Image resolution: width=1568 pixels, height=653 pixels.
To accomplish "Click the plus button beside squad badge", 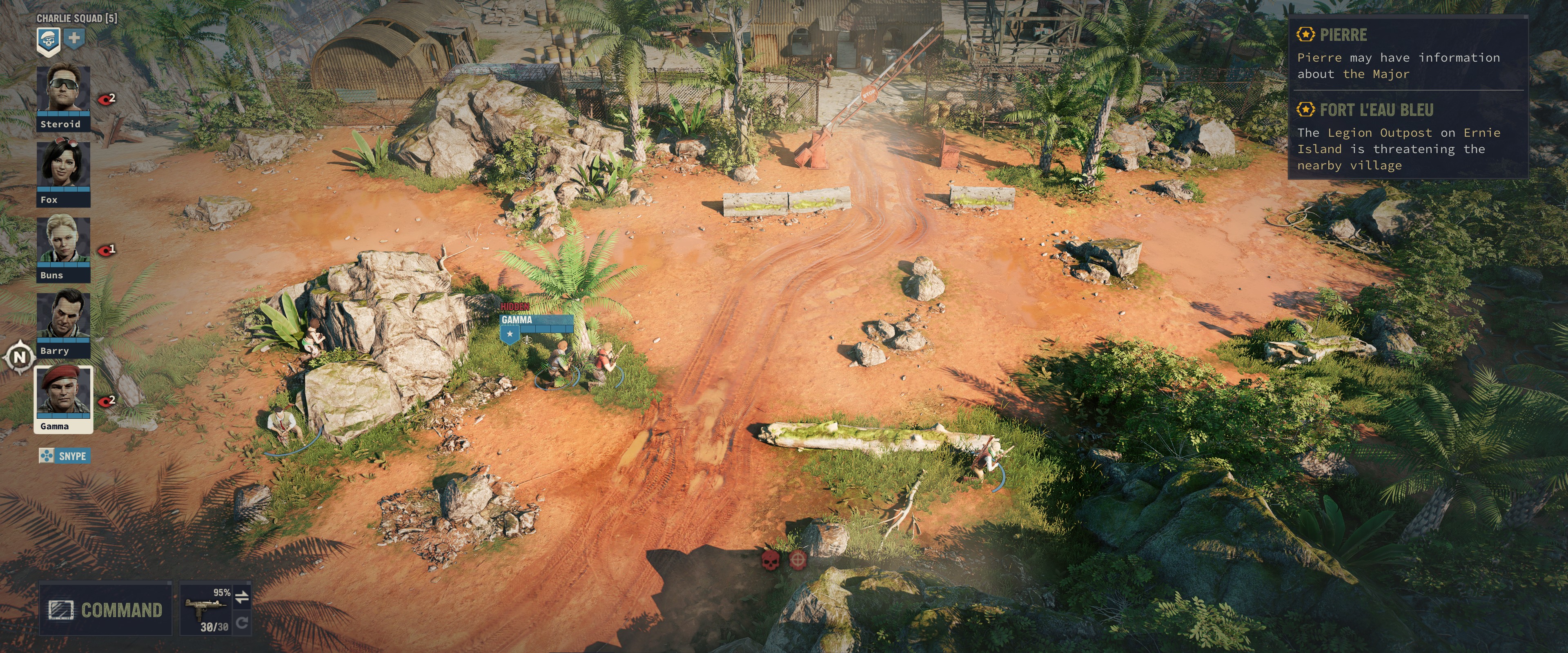I will pyautogui.click(x=73, y=38).
